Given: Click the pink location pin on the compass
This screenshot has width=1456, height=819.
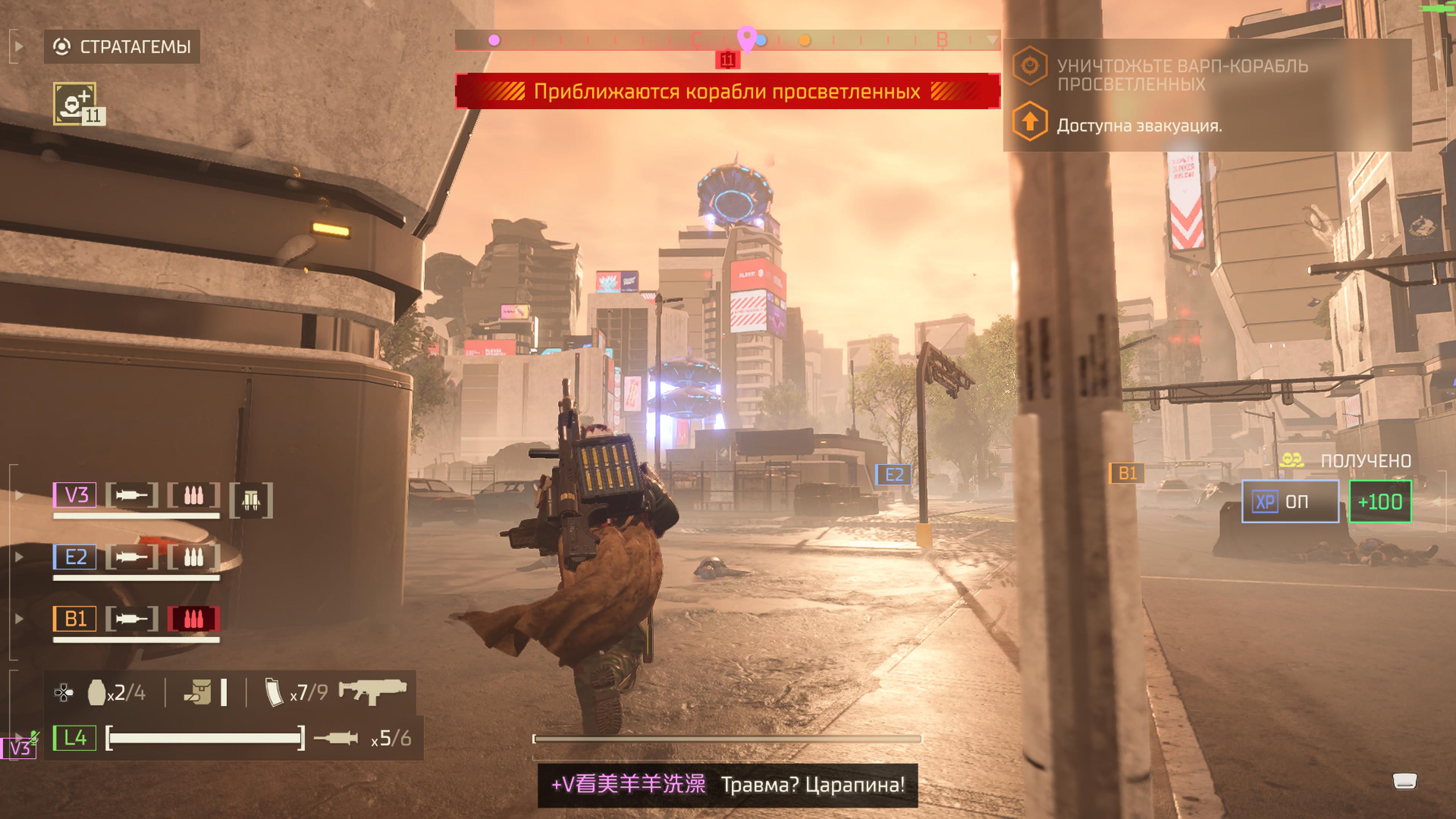Looking at the screenshot, I should pyautogui.click(x=747, y=38).
